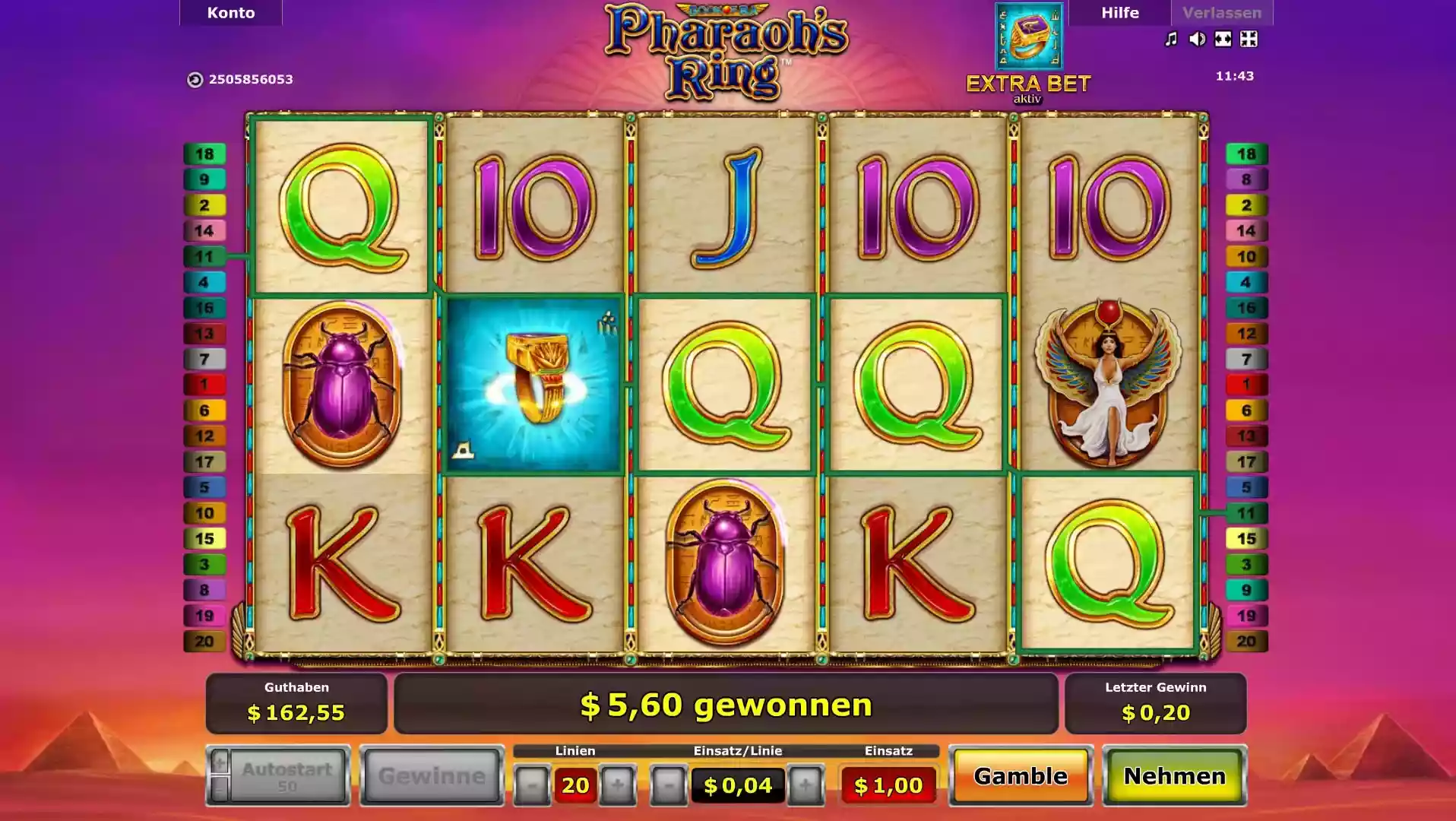Image resolution: width=1456 pixels, height=821 pixels.
Task: Gamble the current winnings
Action: pos(1021,776)
